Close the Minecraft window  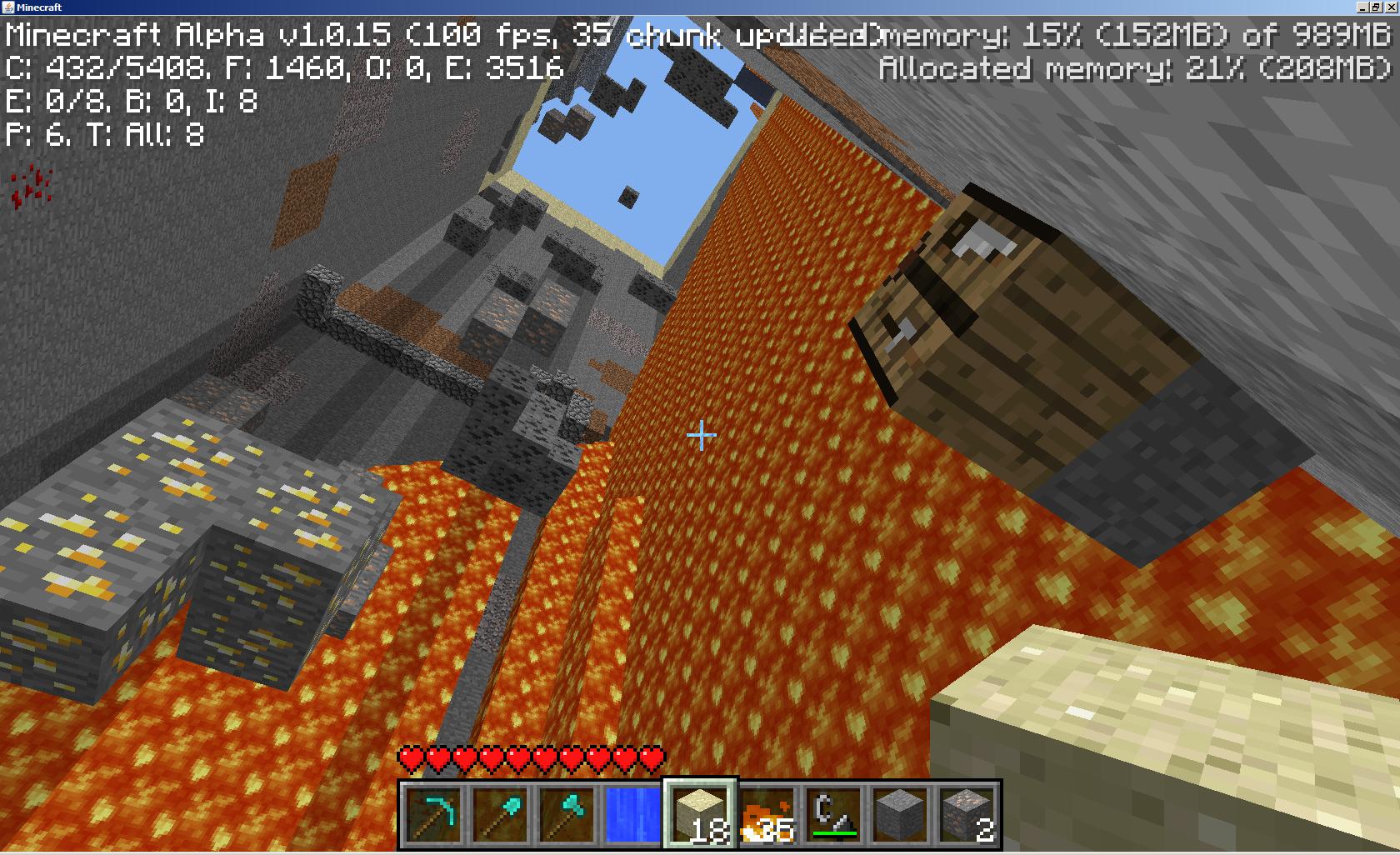1390,7
